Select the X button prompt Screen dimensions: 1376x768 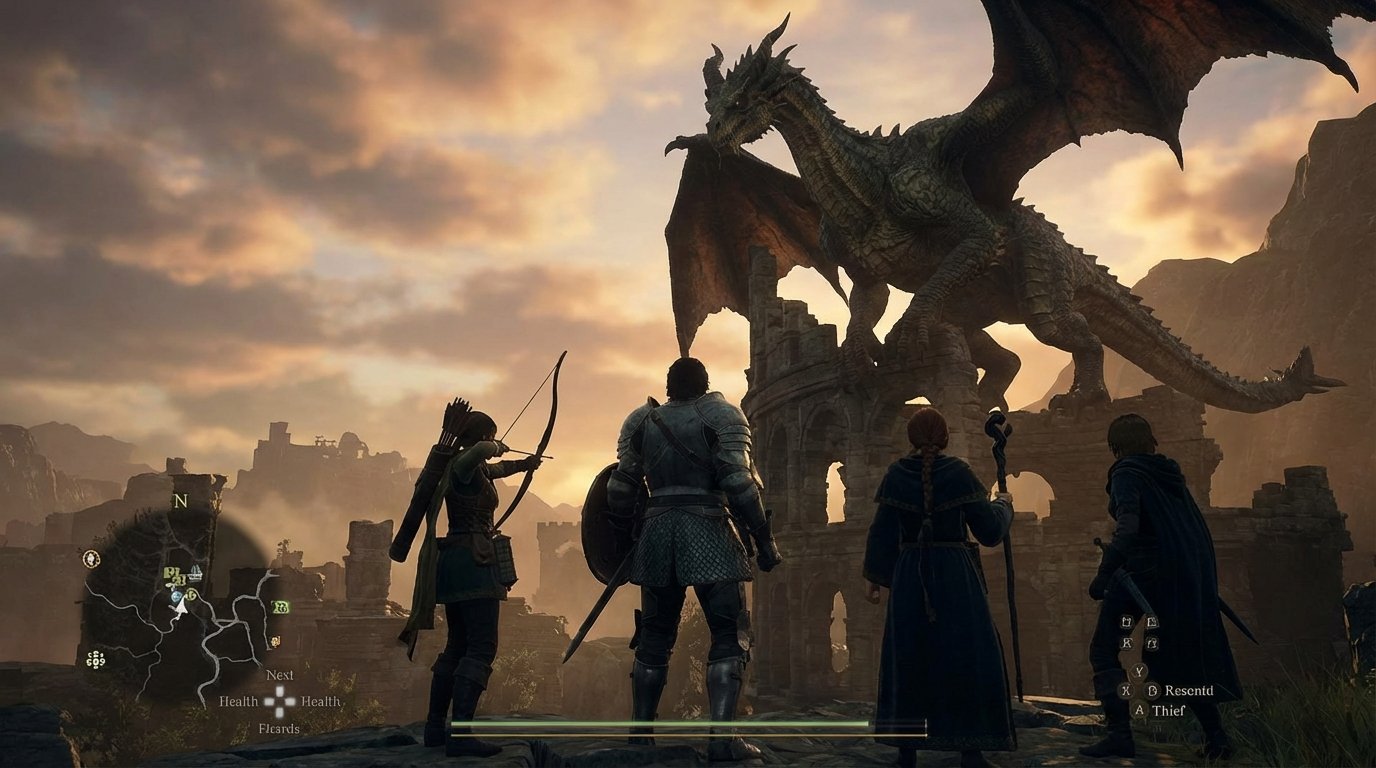(1126, 690)
